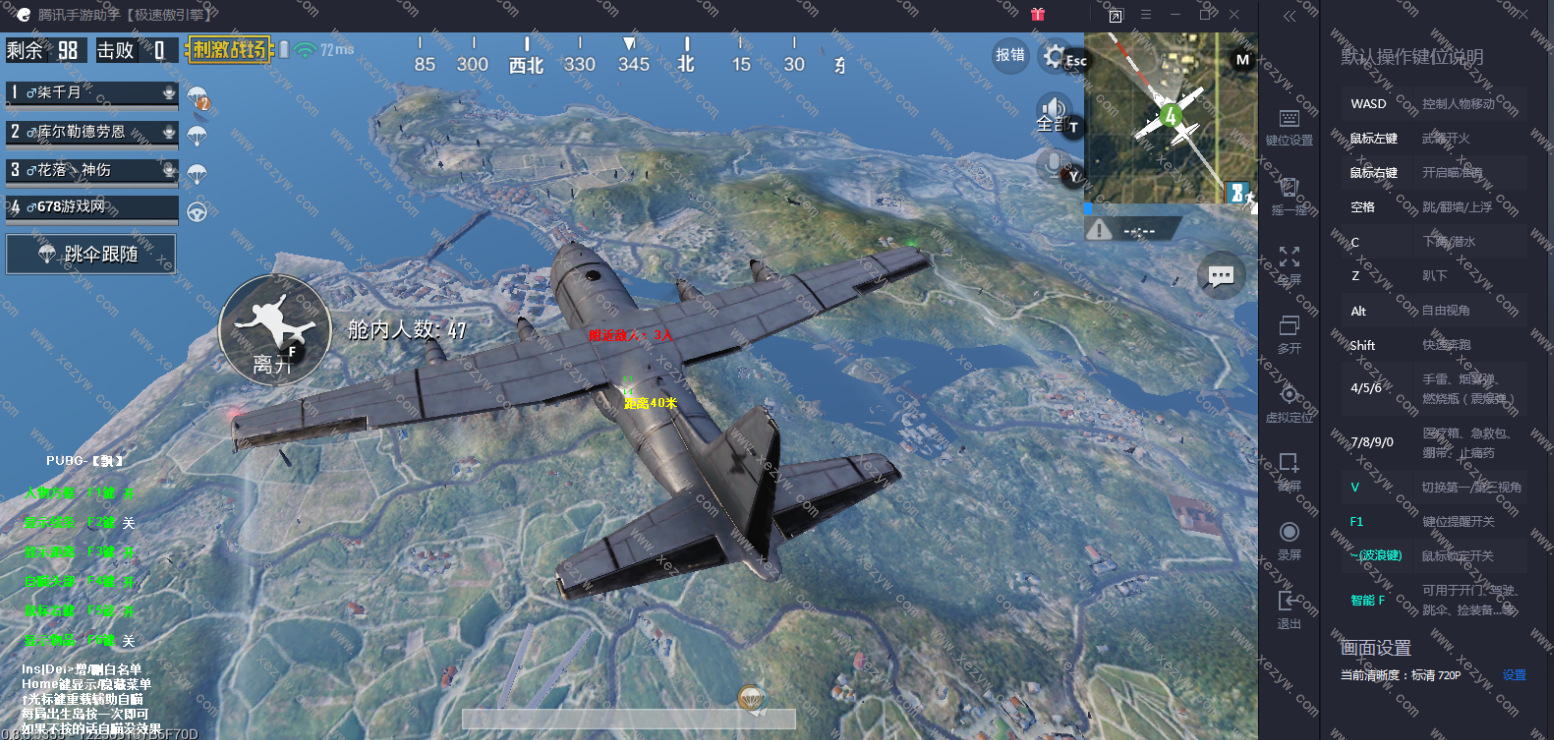
Task: Click the 离开 jump-from-plane button
Action: coord(273,328)
